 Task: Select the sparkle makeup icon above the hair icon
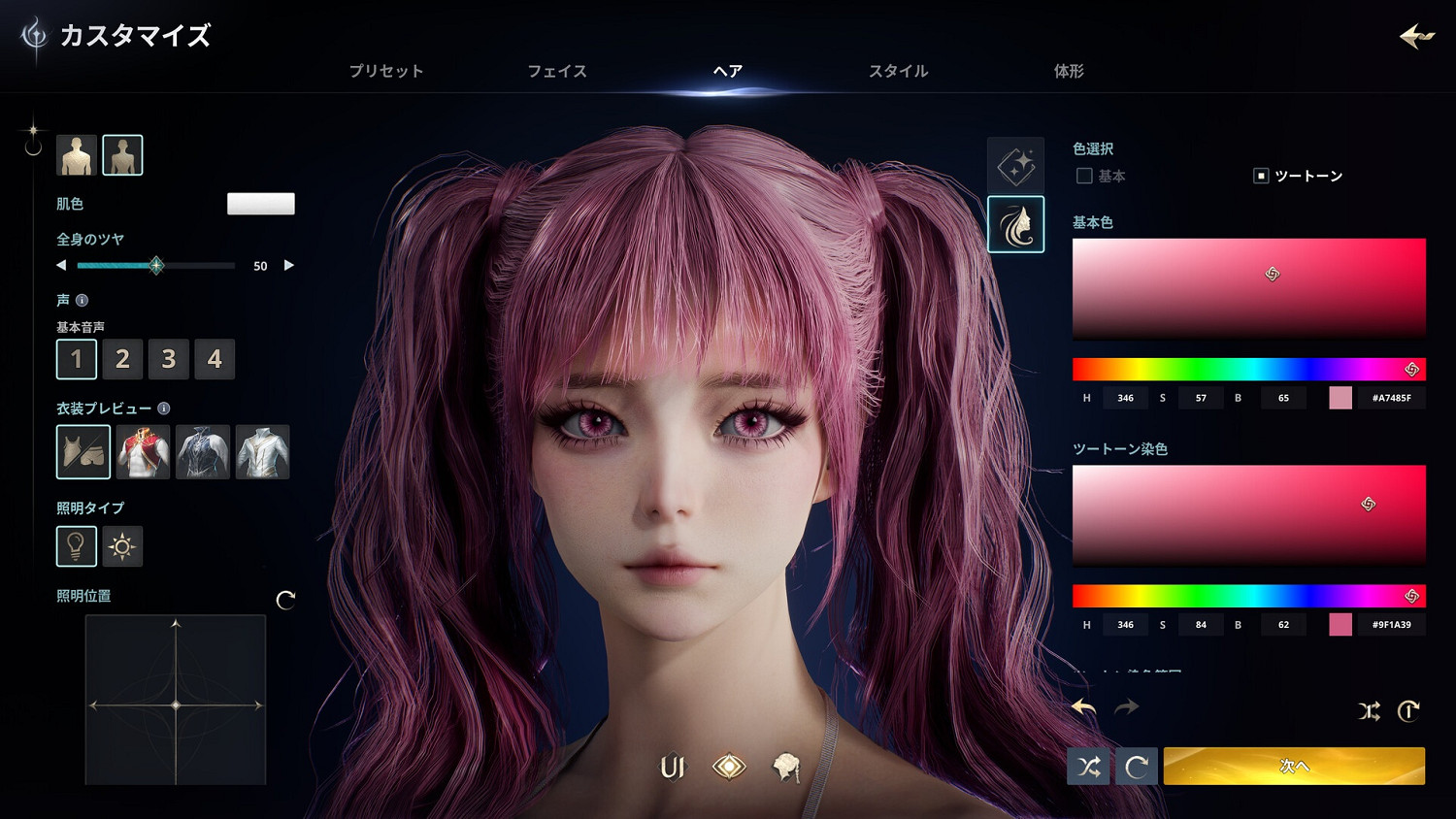coord(1015,165)
